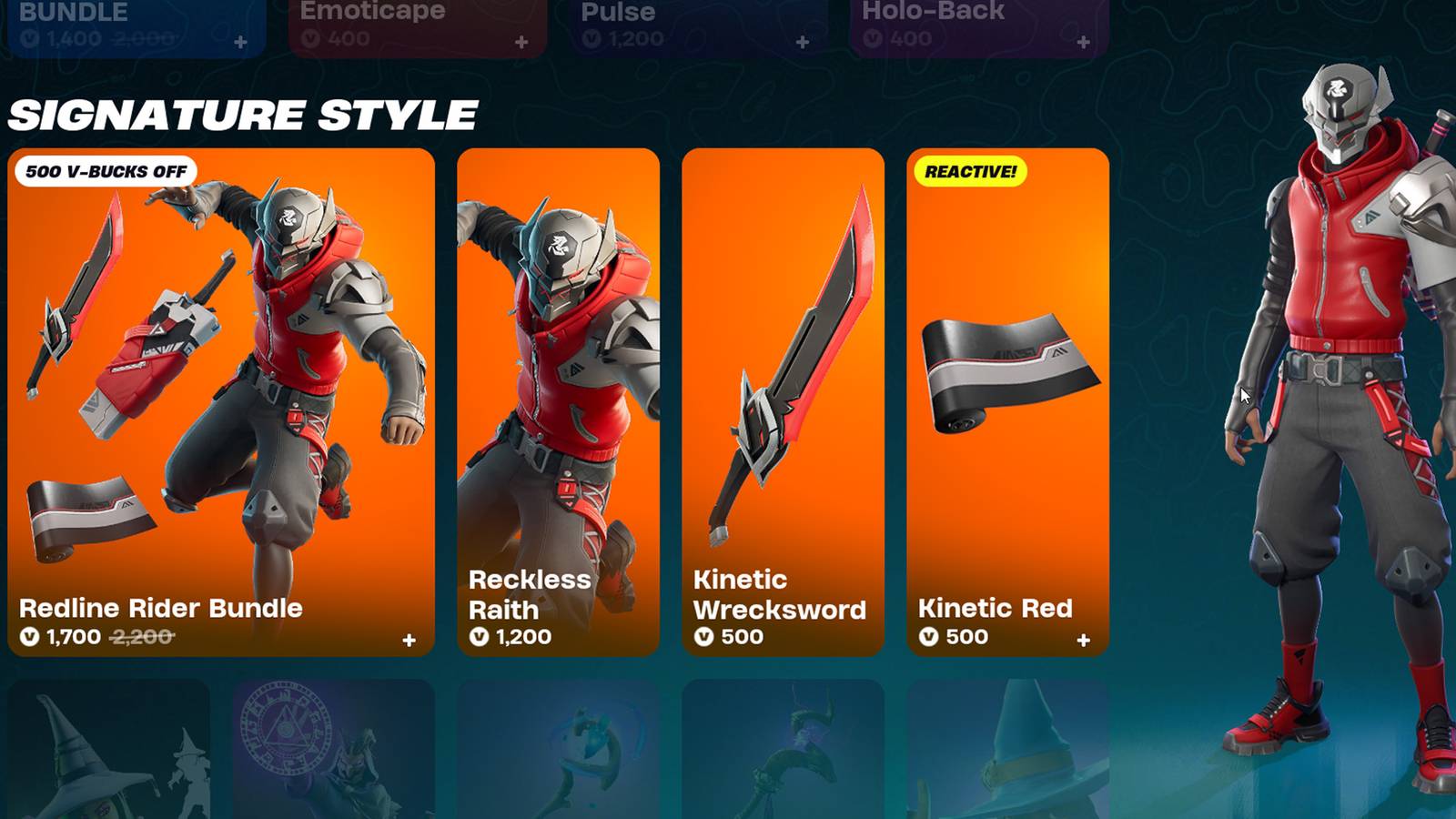The height and width of the screenshot is (819, 1456).
Task: Click the plus icon on the Emoticape card
Action: 521,40
